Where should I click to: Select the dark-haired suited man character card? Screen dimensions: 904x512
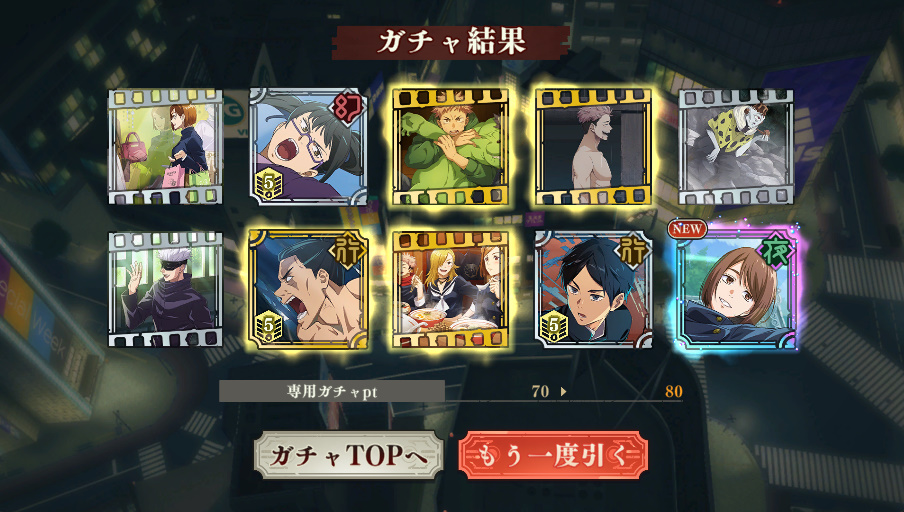[x=593, y=289]
